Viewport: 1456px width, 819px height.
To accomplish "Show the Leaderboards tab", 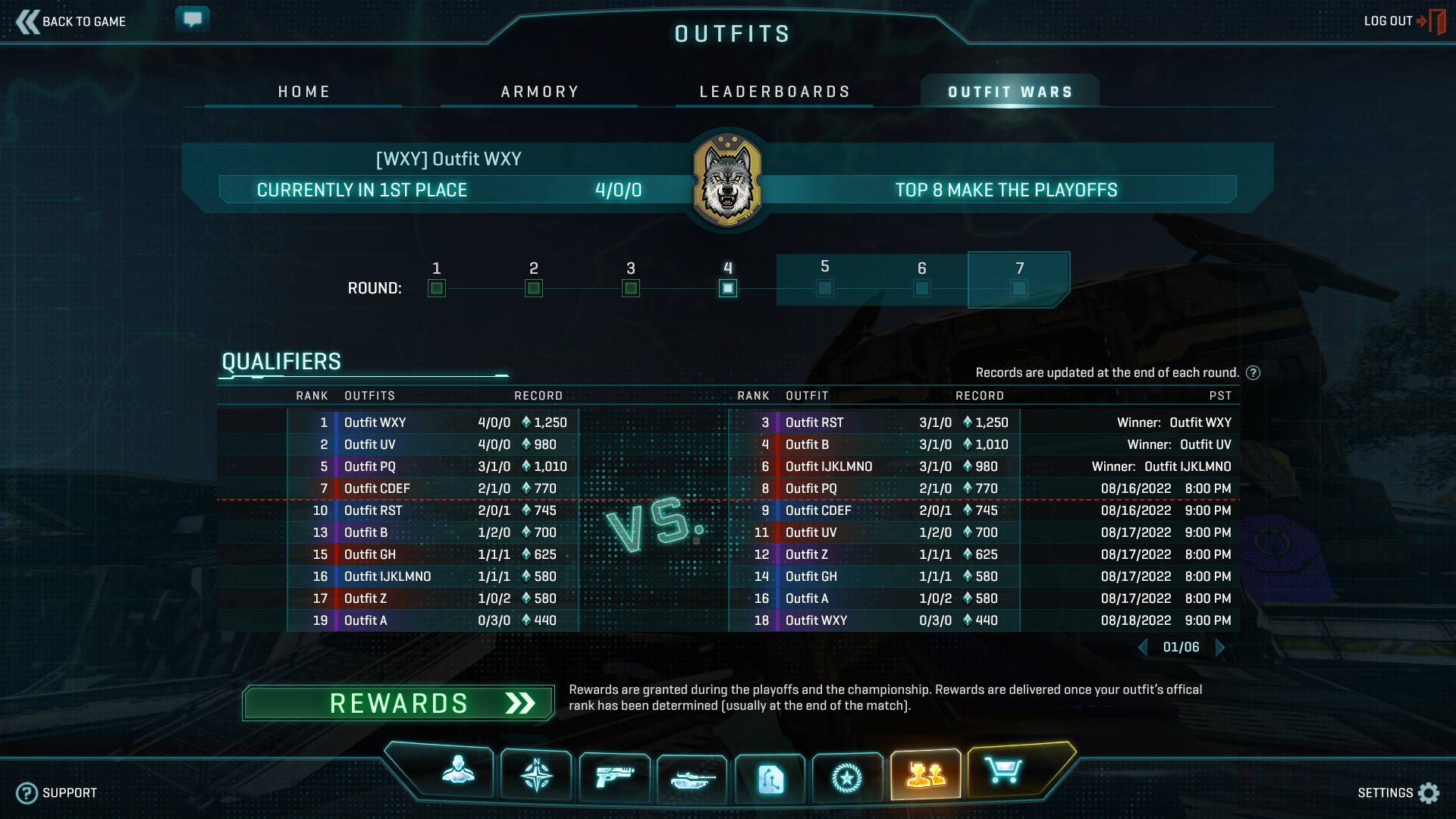I will click(774, 92).
